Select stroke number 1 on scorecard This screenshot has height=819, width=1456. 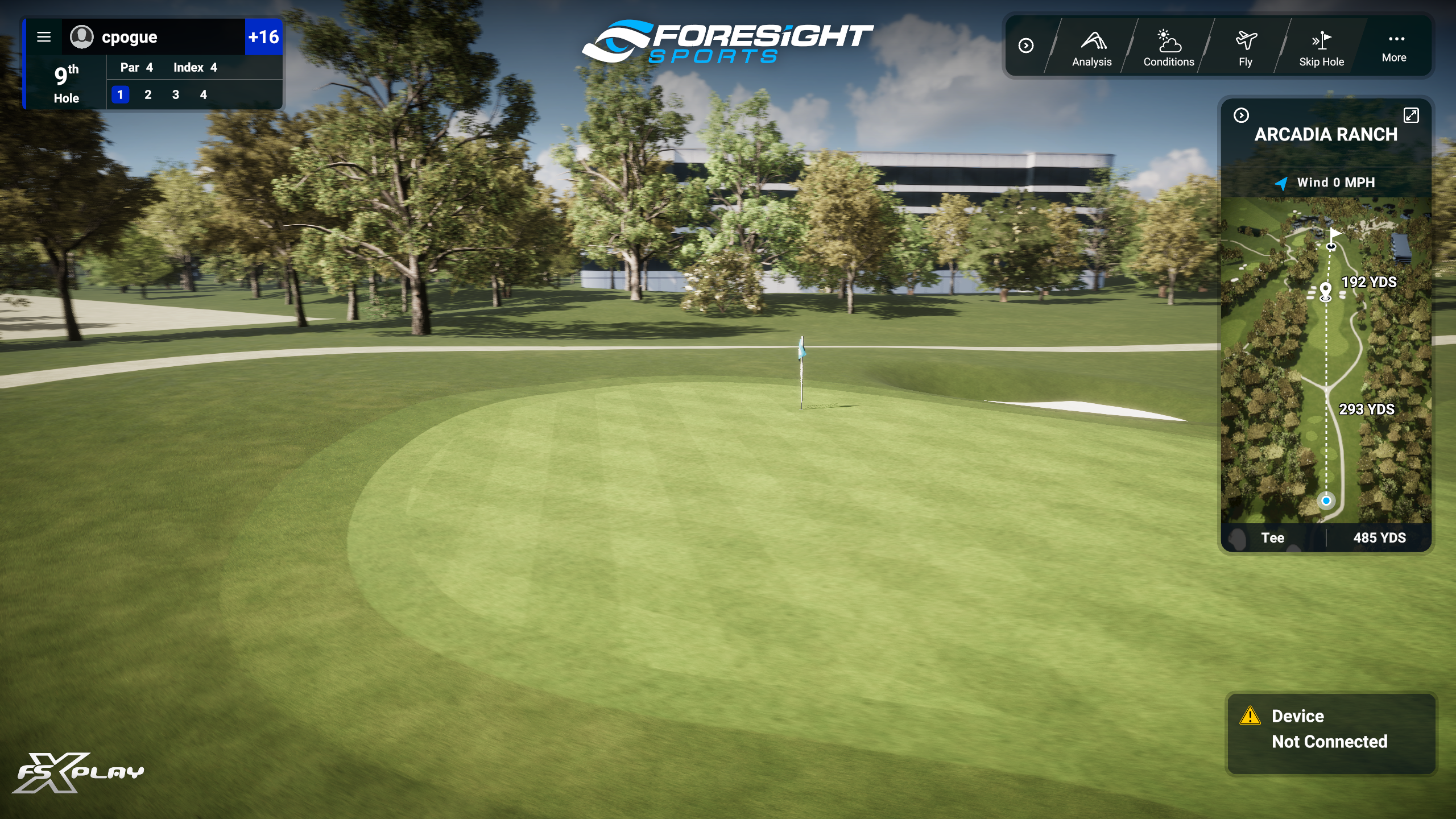click(120, 95)
